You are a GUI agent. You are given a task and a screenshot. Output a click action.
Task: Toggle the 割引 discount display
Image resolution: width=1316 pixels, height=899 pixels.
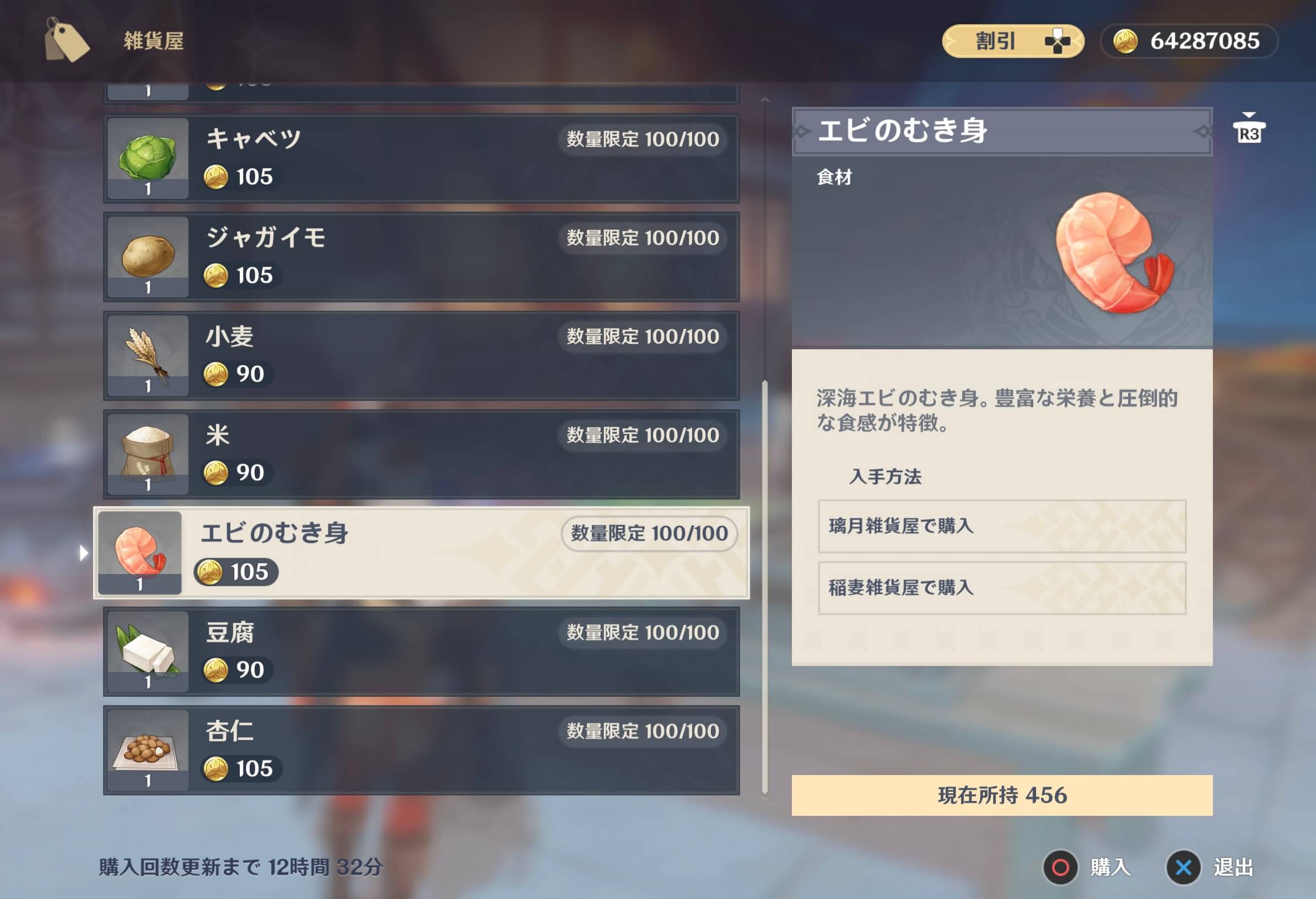pos(1013,40)
